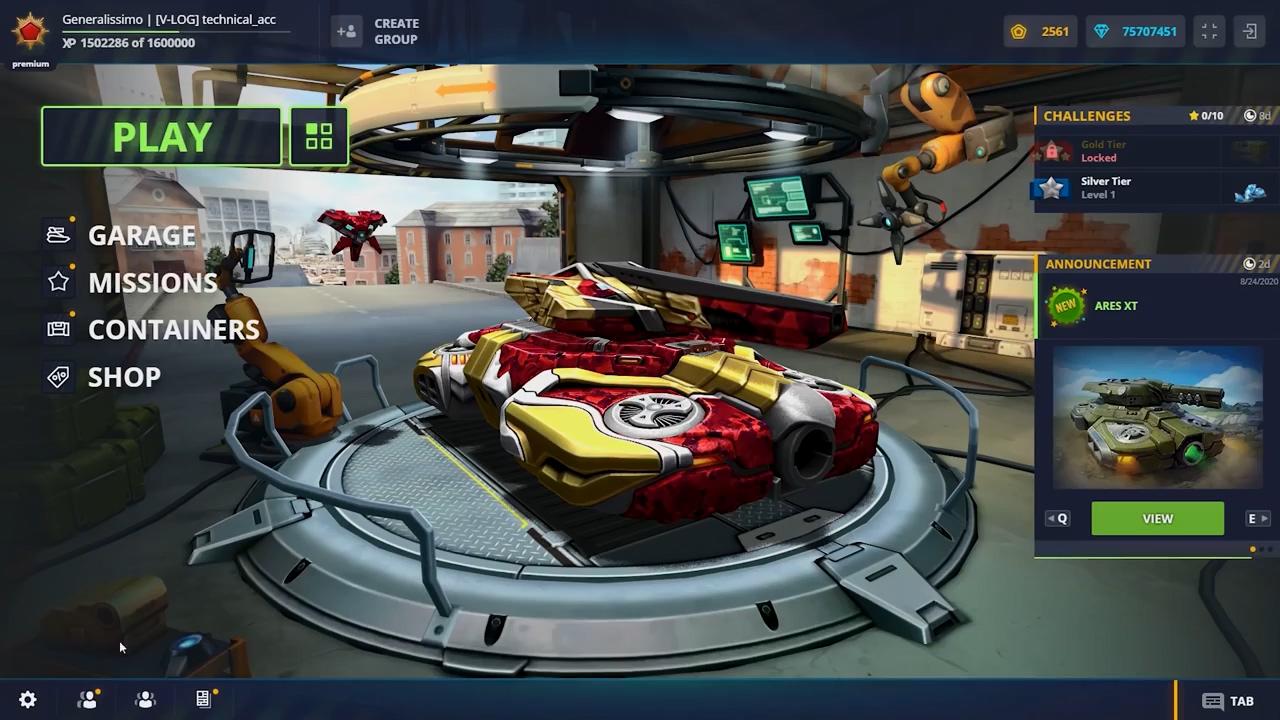Click the Ares XT tank thumbnail
1280x720 pixels.
click(x=1157, y=418)
